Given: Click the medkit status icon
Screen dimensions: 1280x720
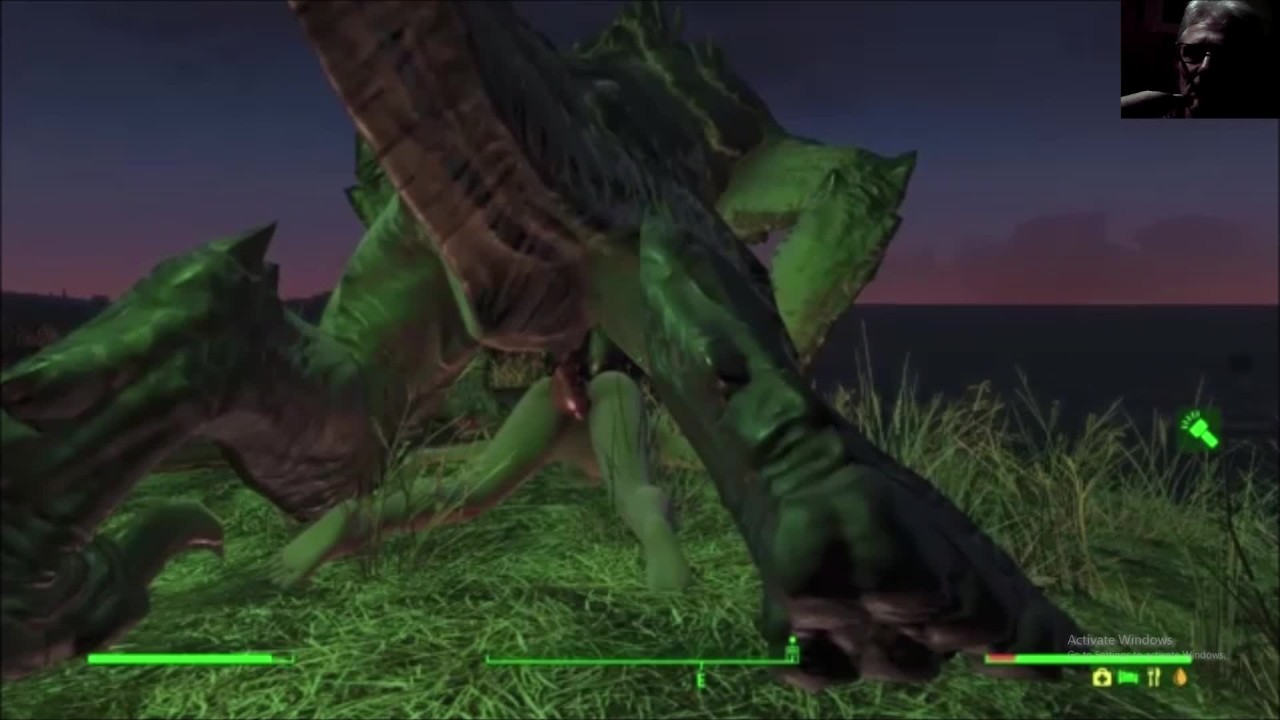Looking at the screenshot, I should (1100, 678).
